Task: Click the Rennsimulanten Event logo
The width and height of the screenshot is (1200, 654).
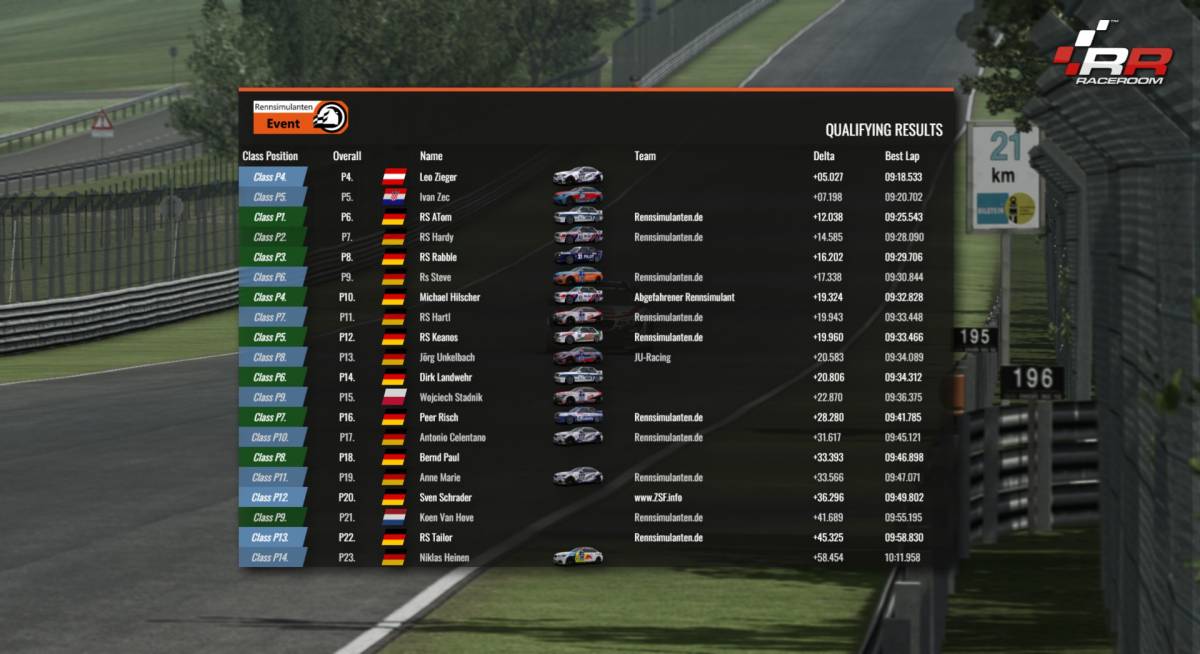Action: (301, 117)
